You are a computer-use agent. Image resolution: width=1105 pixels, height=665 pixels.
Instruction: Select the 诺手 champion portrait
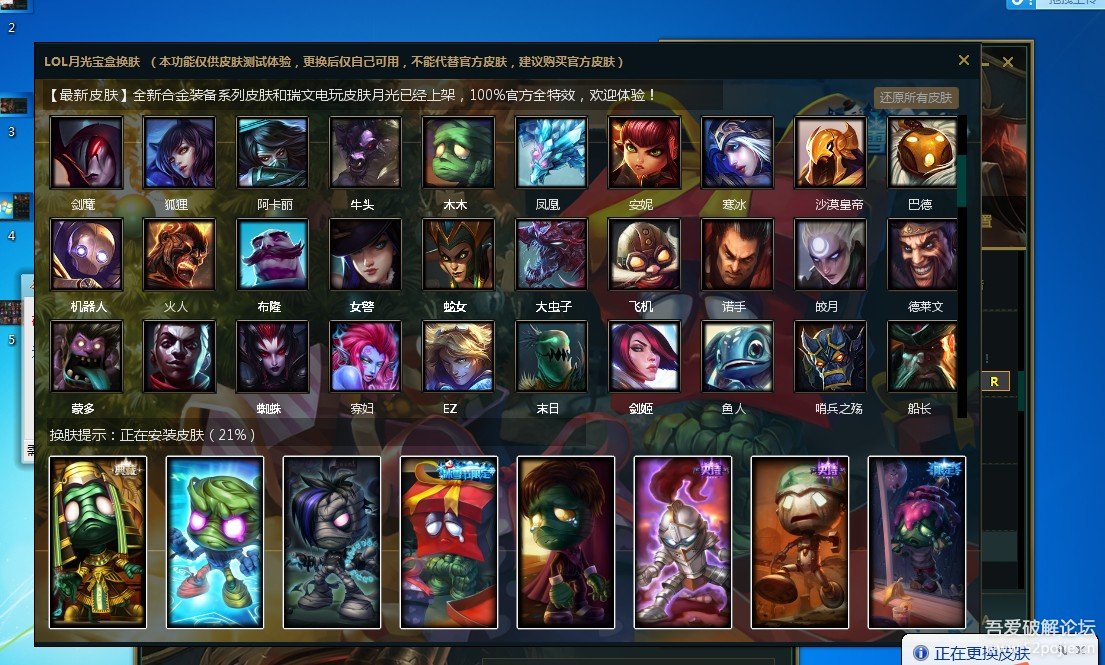738,254
